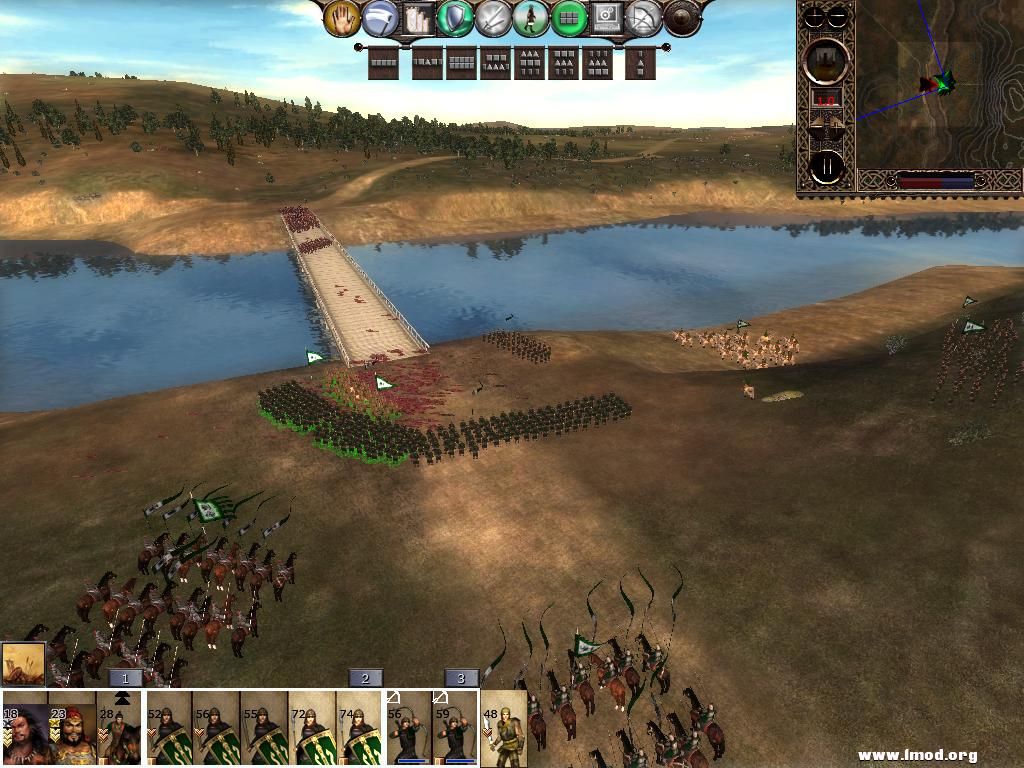Select the spearmen unit card with 72 men

(x=312, y=729)
